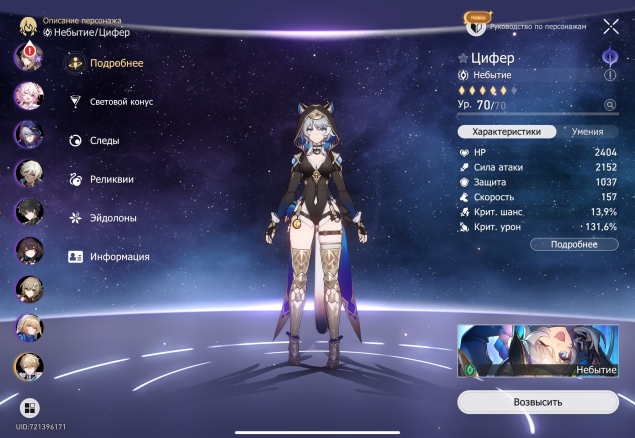Image resolution: width=635 pixels, height=438 pixels.
Task: Click the magnifier icon beside the level
Action: coord(609,104)
